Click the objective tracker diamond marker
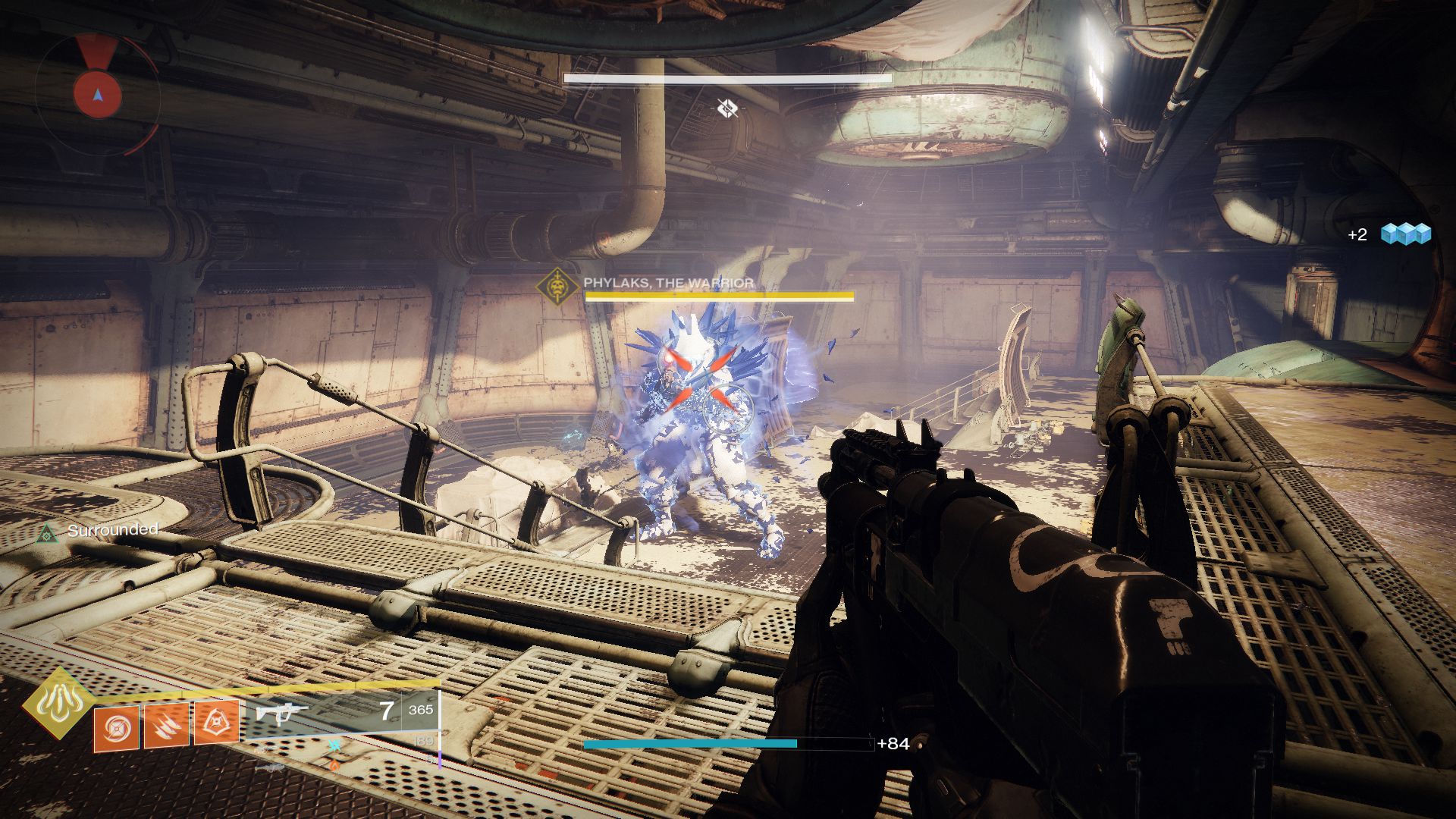Screen dimensions: 1456x819 point(726,107)
